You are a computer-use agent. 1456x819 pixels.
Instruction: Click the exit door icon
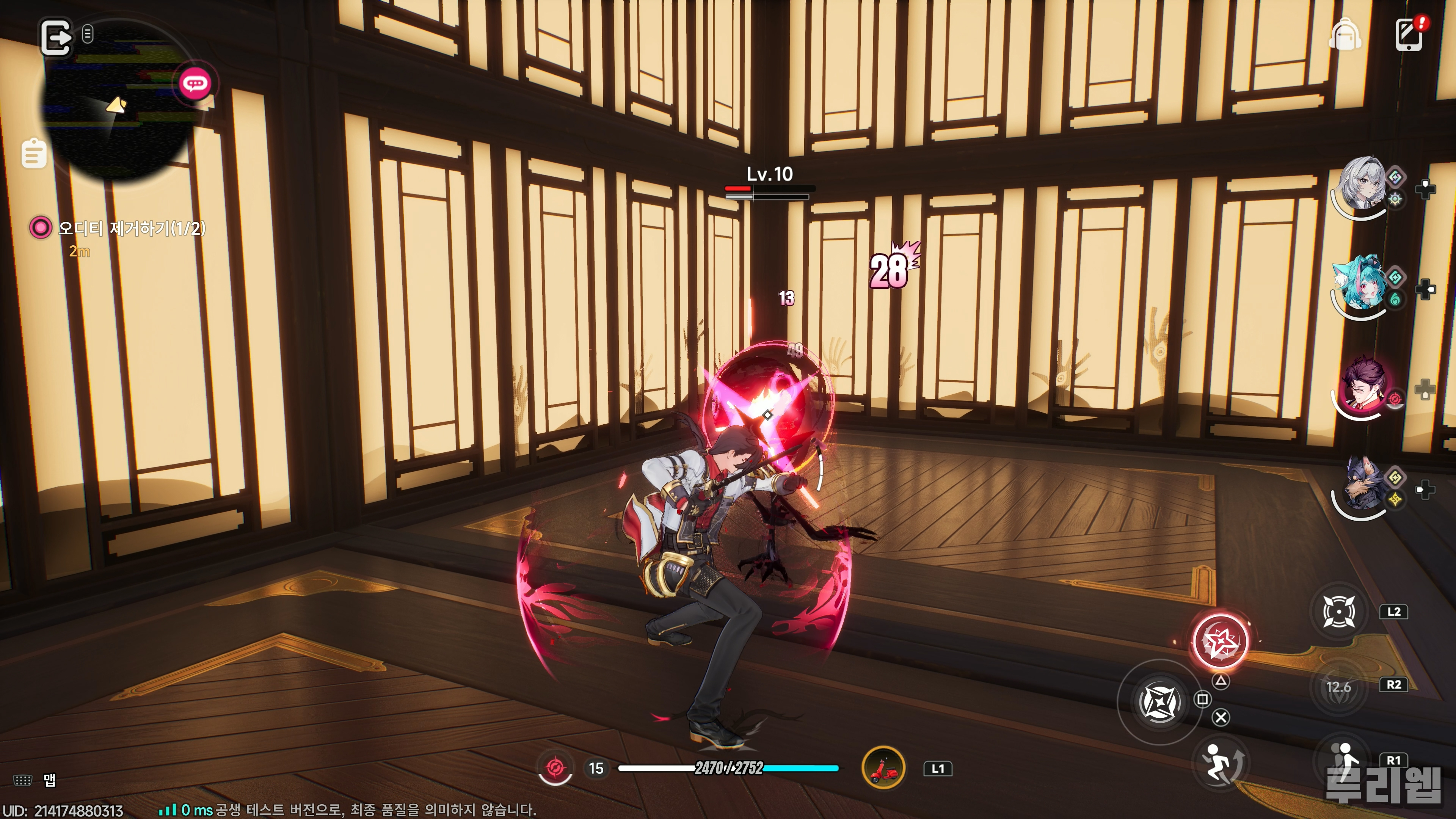(56, 38)
